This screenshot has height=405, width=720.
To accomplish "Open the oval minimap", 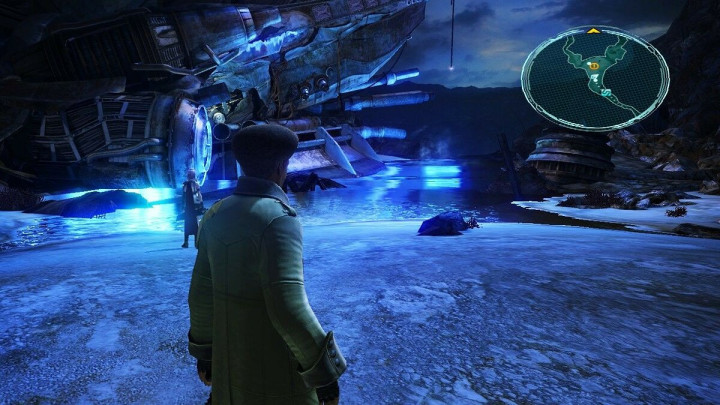I will (595, 78).
